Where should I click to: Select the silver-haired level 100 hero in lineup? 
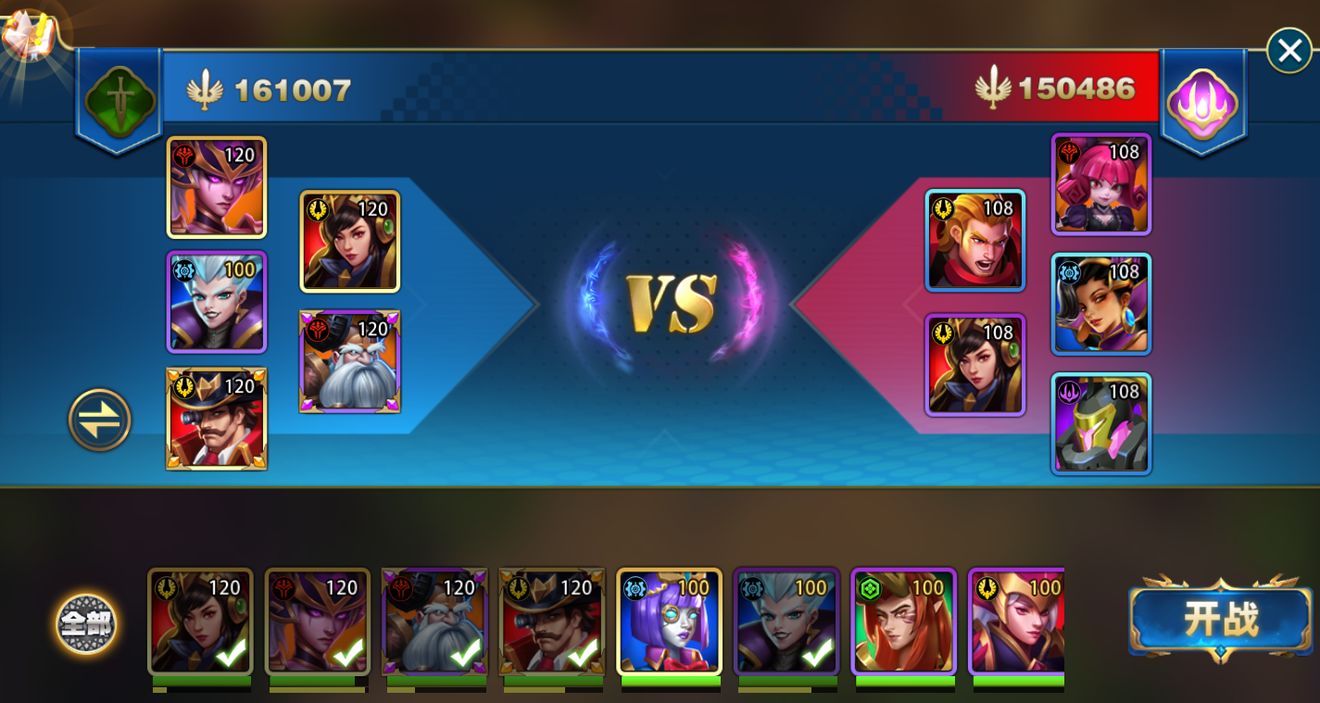click(x=216, y=302)
